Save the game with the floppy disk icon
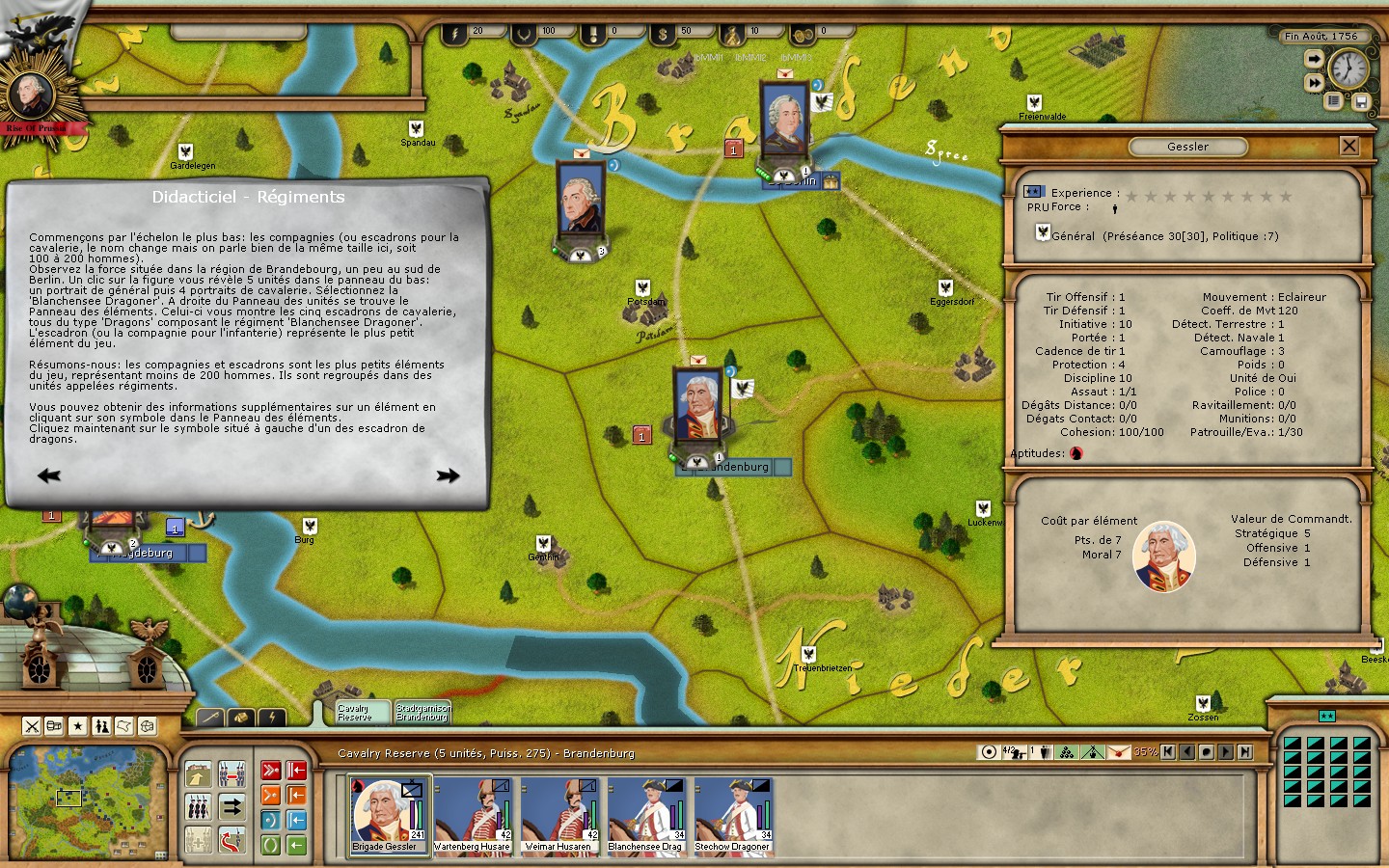The height and width of the screenshot is (868, 1389). point(1361,101)
